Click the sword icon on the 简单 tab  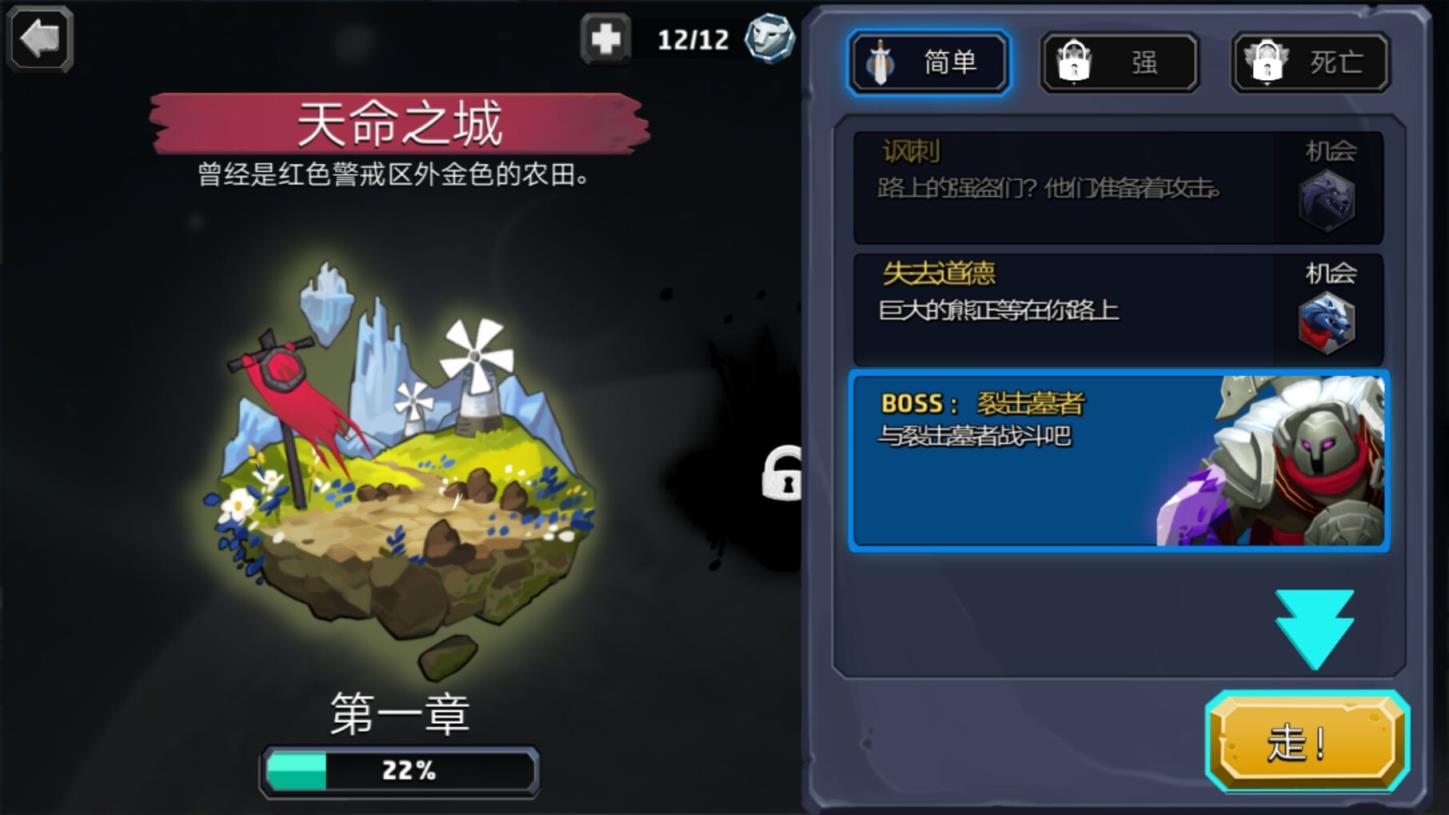click(880, 62)
